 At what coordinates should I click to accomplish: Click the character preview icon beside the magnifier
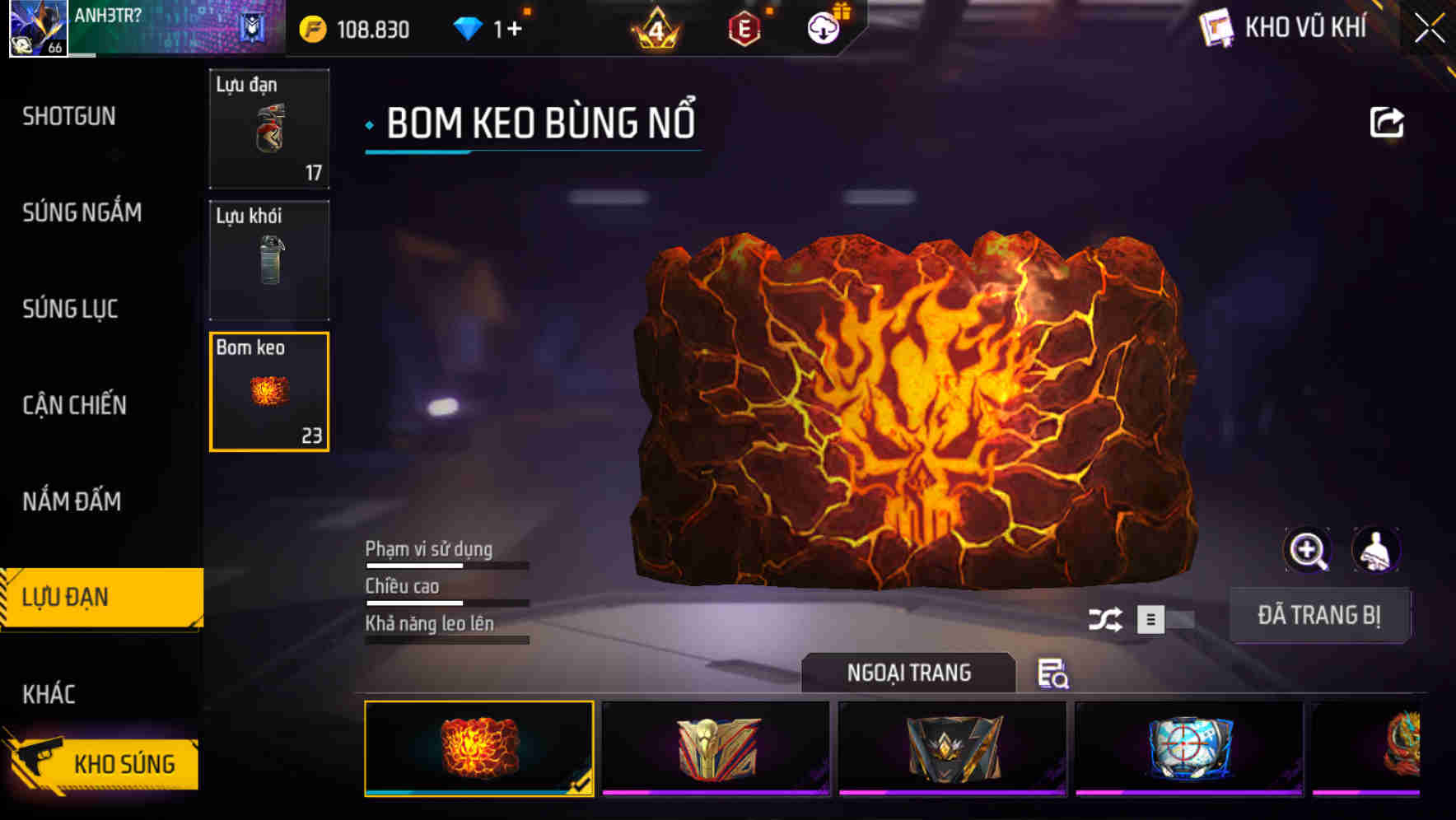point(1377,550)
